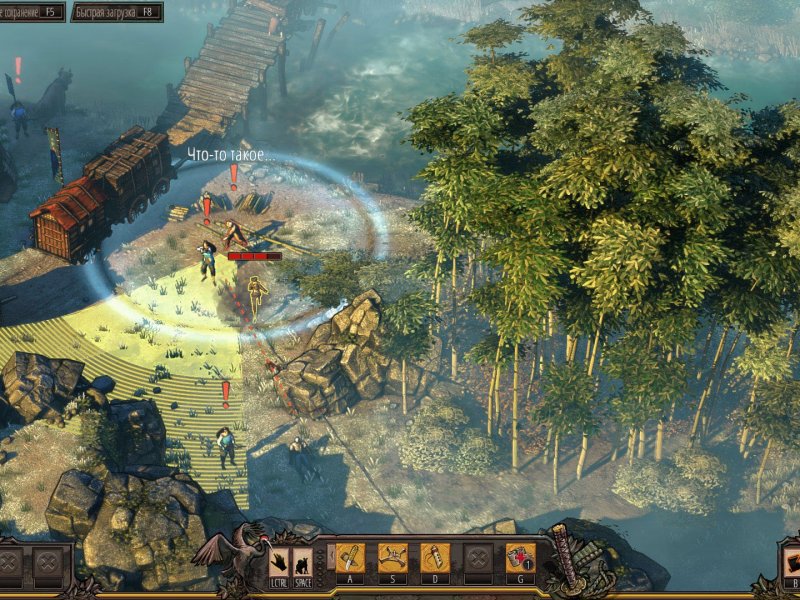Select the sword attack skill

(x=350, y=558)
